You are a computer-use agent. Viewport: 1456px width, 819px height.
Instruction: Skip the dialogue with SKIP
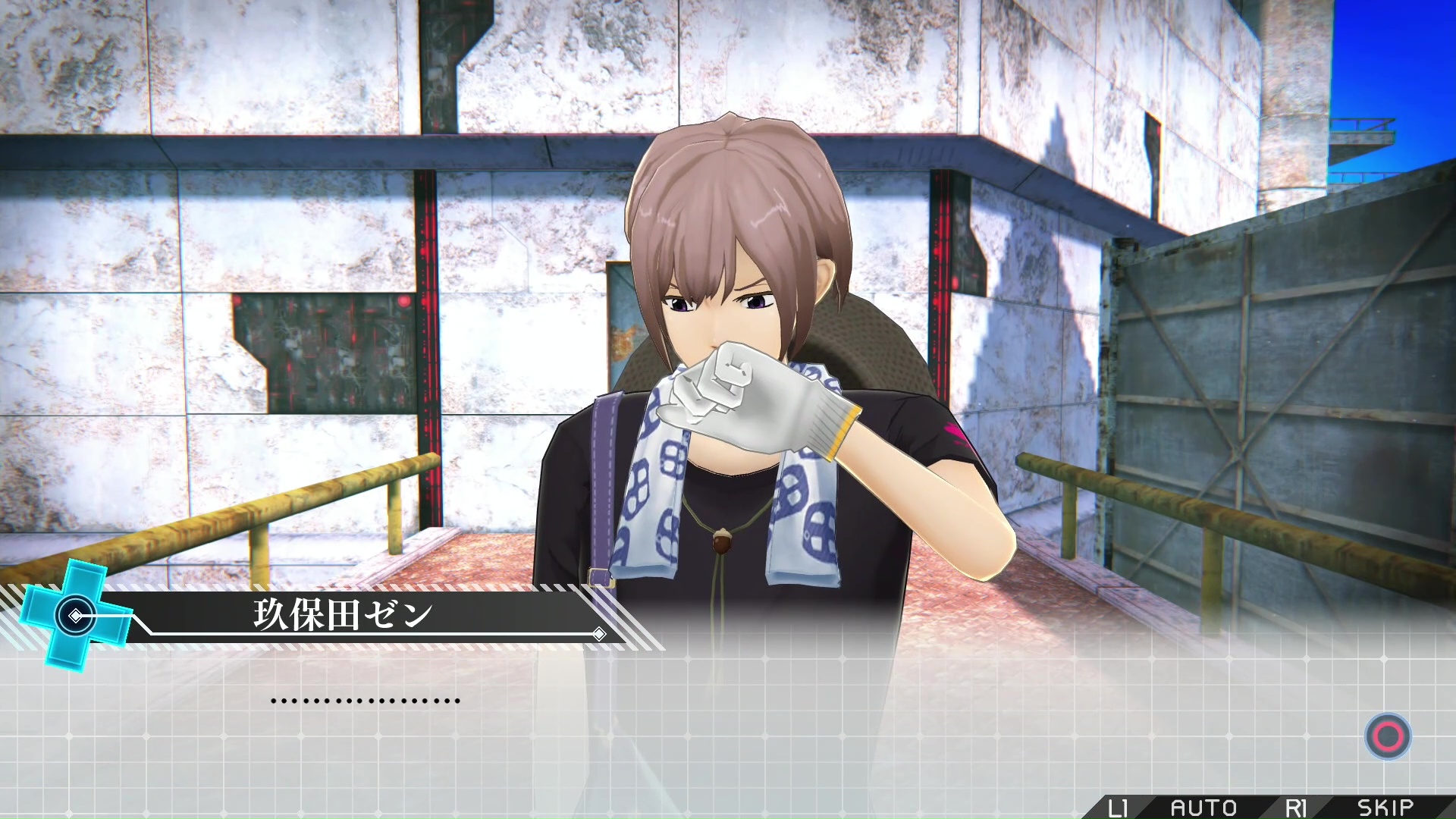[1385, 807]
